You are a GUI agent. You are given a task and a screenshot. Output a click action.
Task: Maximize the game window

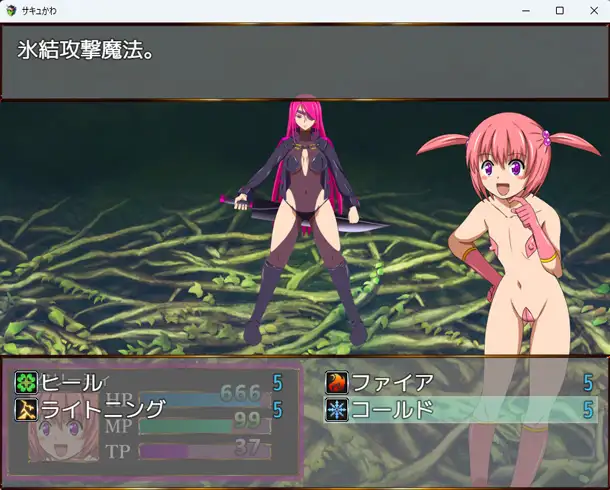click(x=560, y=10)
